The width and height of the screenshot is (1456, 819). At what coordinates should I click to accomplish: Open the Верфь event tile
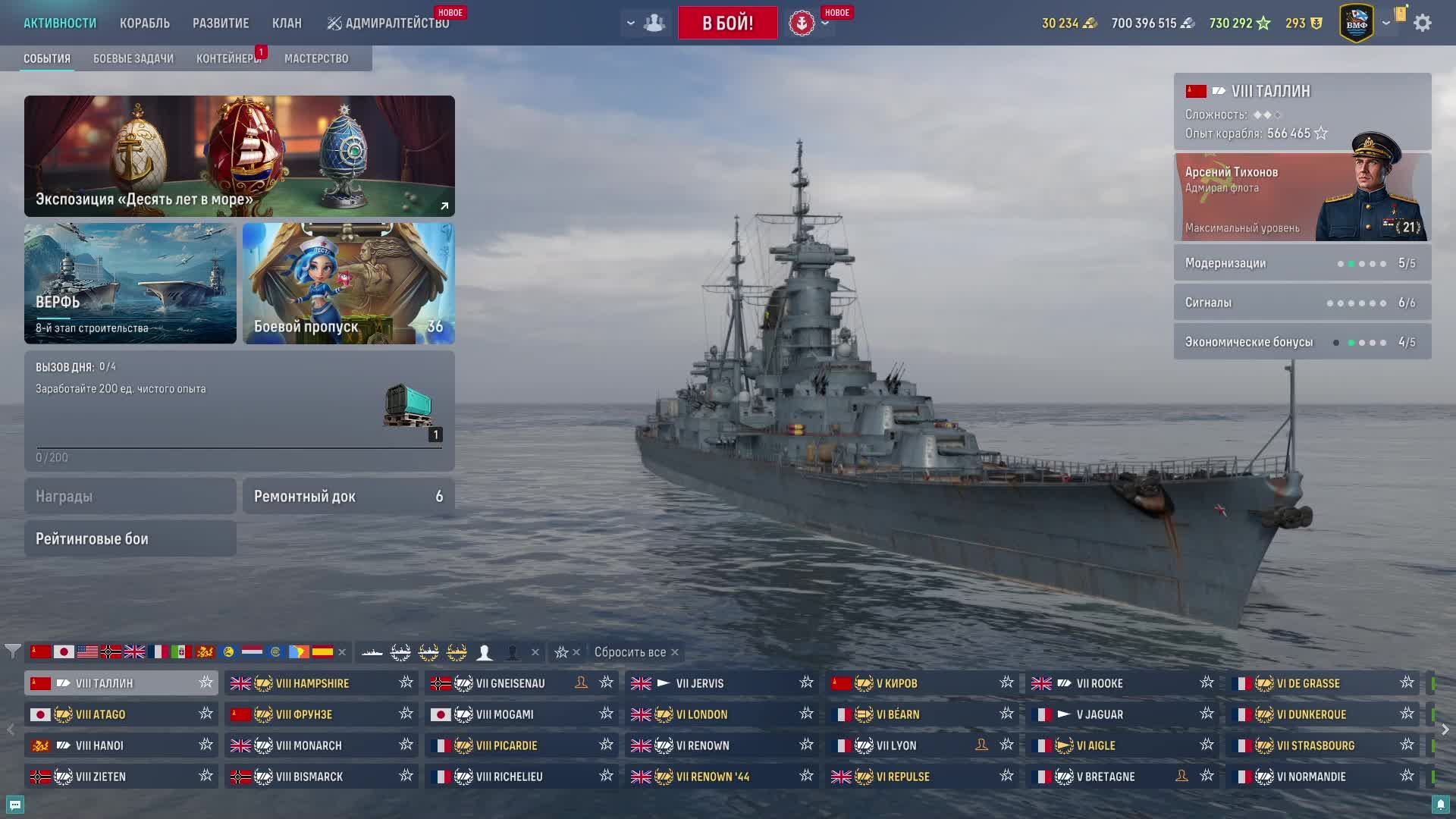(130, 284)
